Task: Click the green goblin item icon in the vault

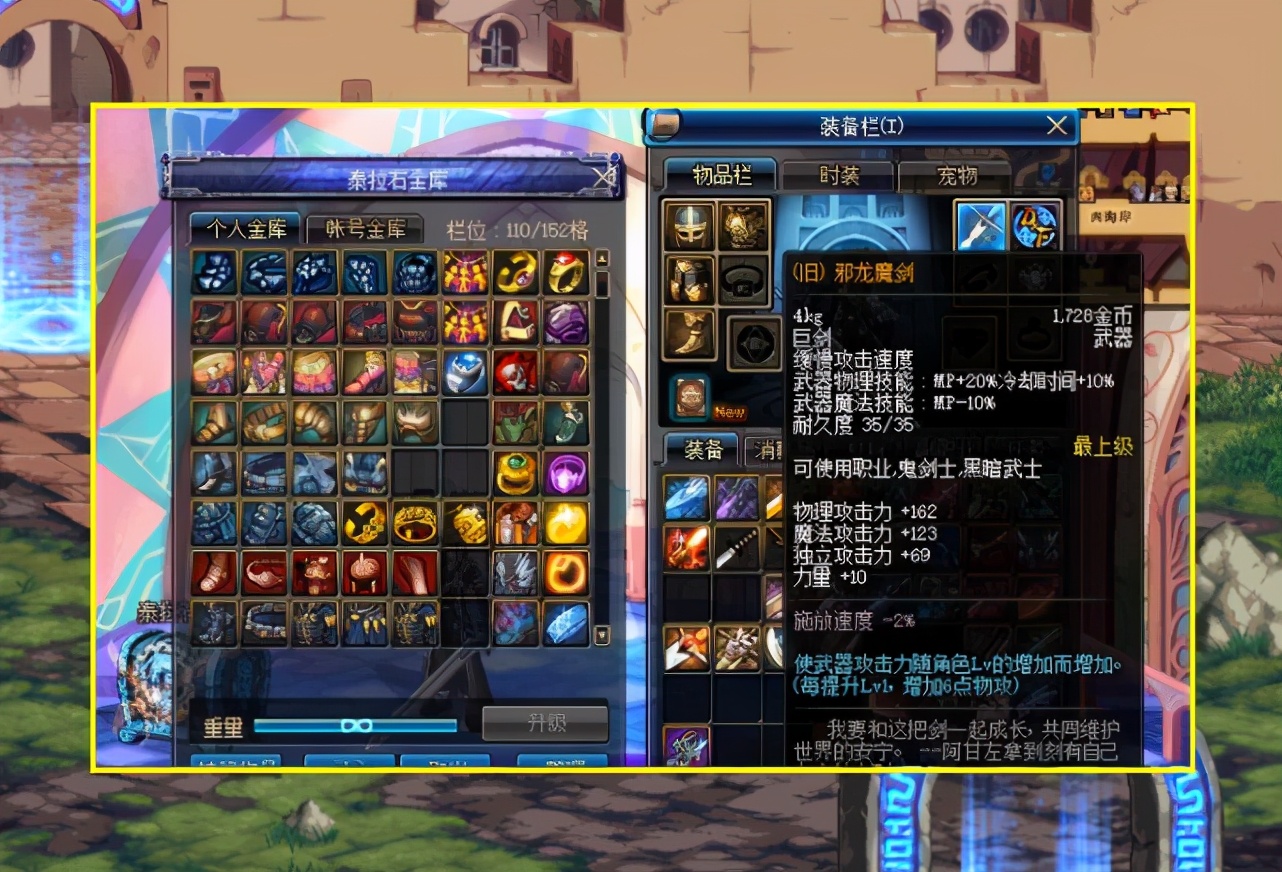Action: 516,425
